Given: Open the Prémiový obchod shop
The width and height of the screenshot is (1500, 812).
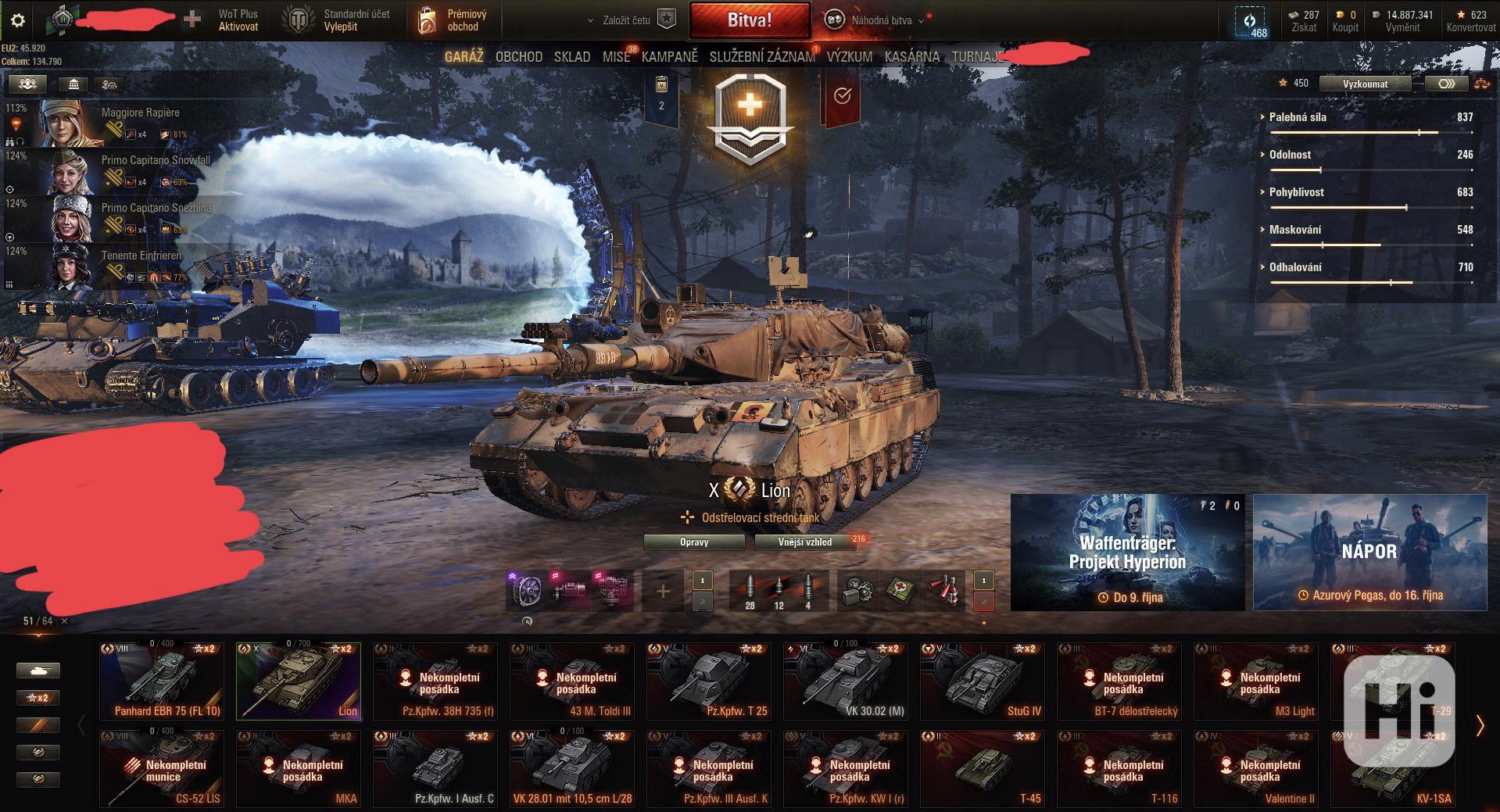Looking at the screenshot, I should pyautogui.click(x=453, y=20).
